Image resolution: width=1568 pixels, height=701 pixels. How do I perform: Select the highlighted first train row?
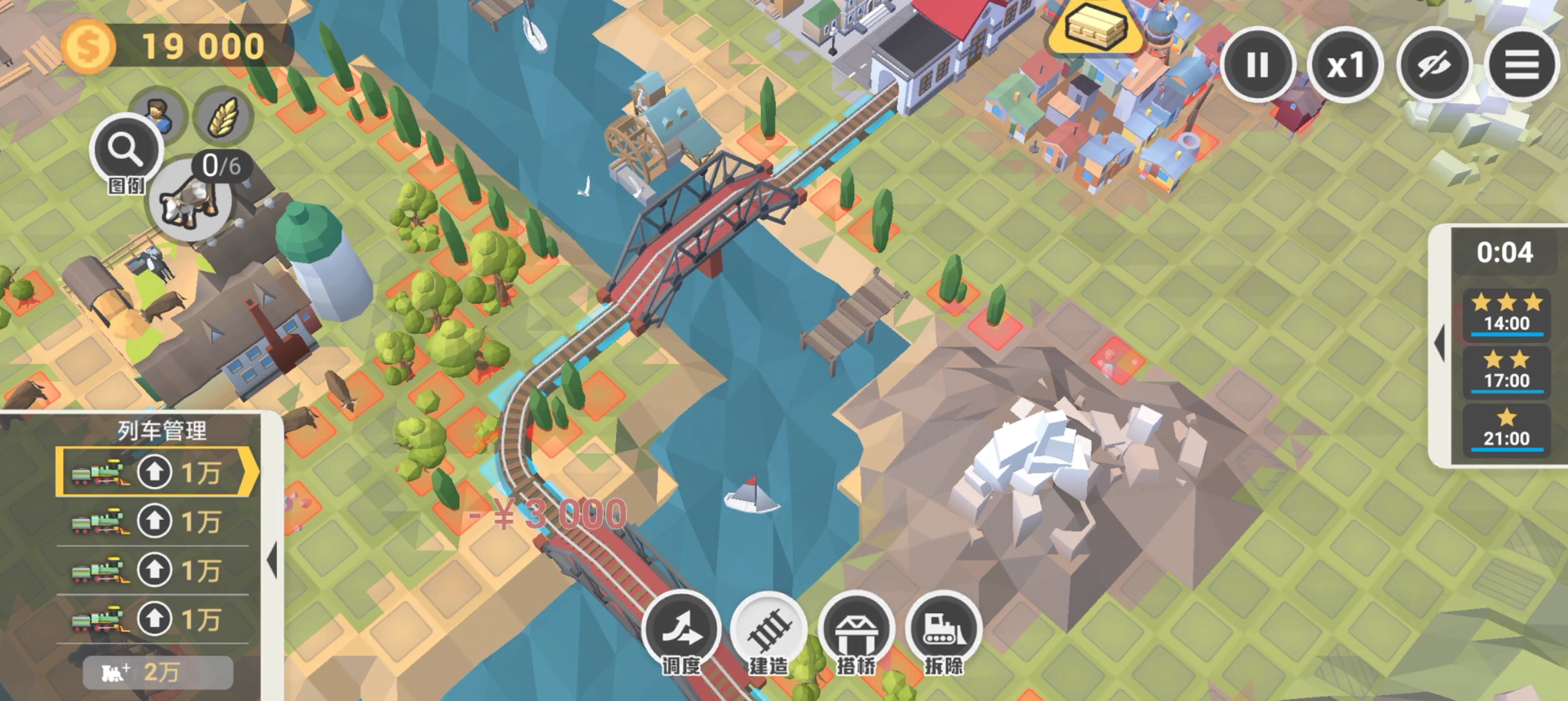(x=156, y=472)
